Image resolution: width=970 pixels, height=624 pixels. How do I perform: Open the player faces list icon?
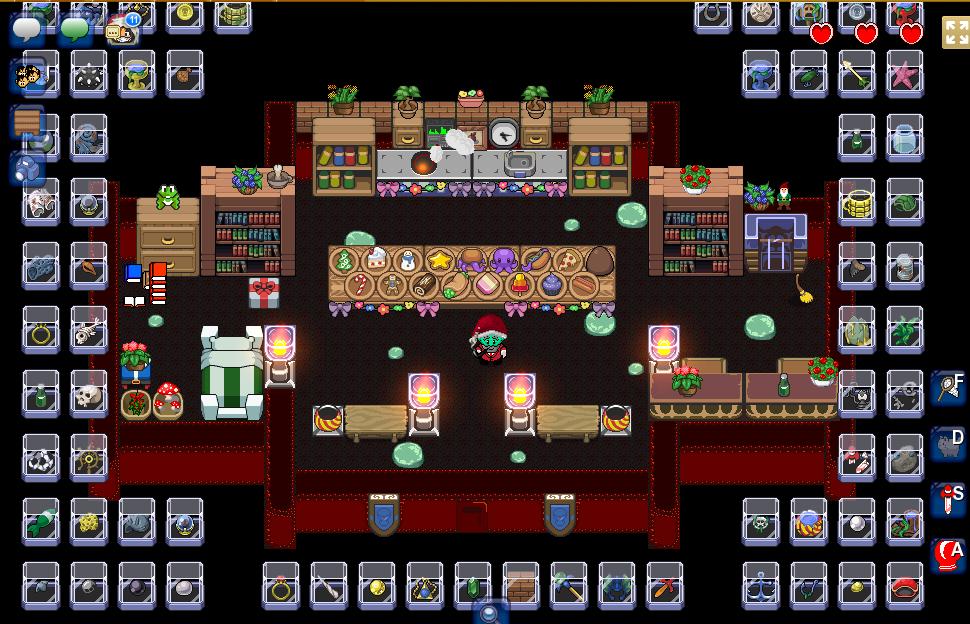tap(28, 76)
